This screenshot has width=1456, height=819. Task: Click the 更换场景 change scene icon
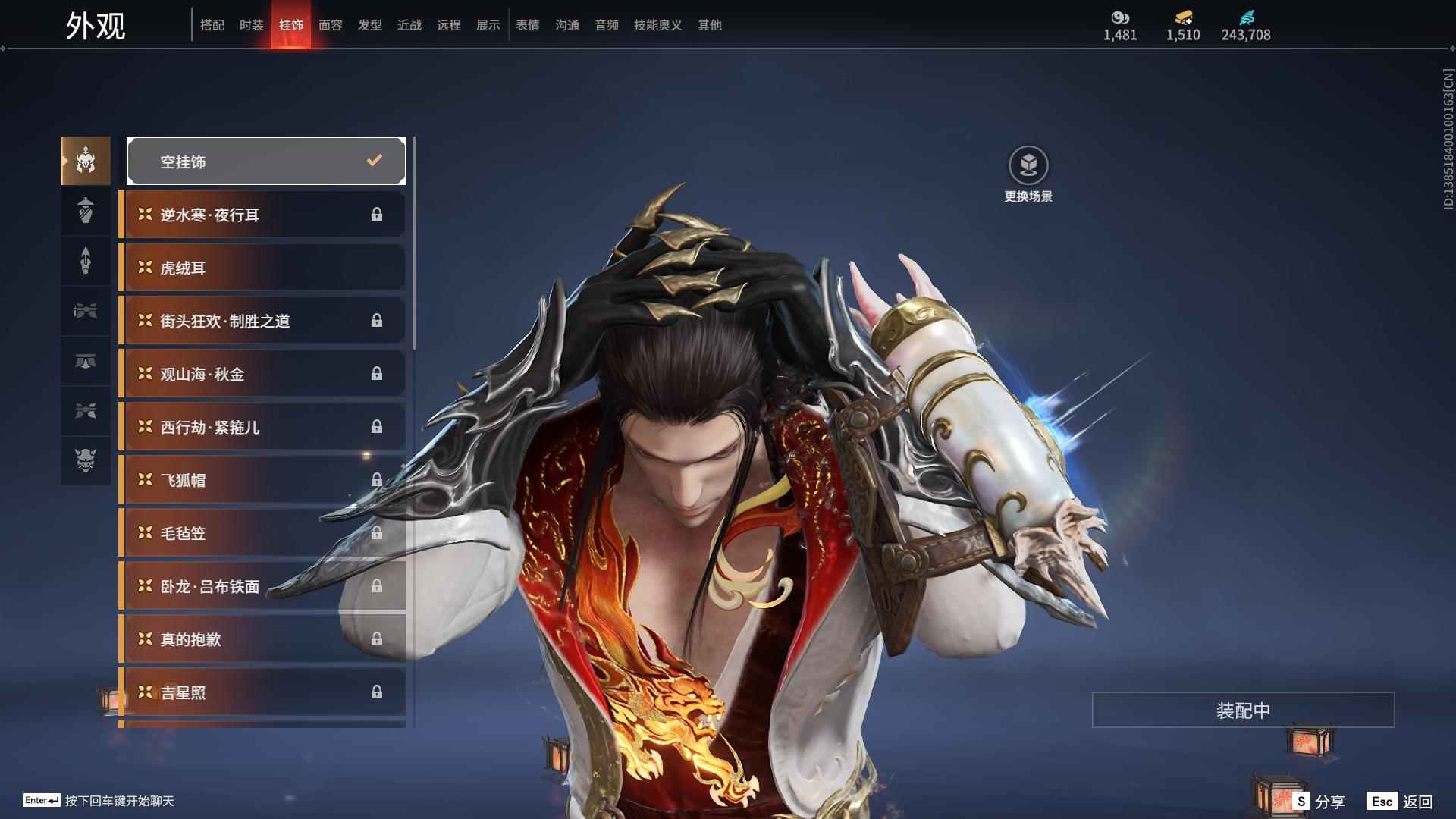pos(1028,166)
